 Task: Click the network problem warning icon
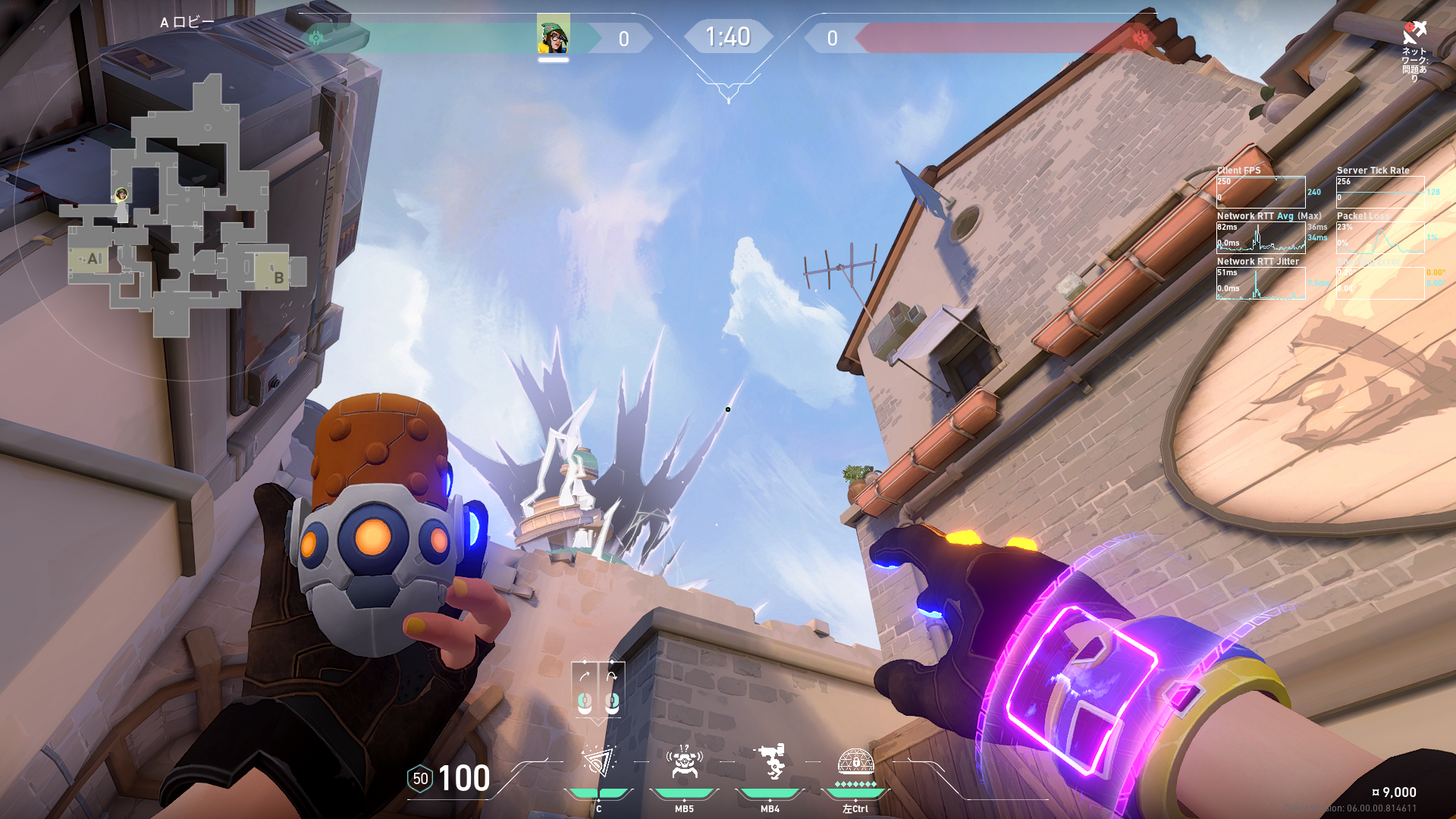click(1414, 33)
